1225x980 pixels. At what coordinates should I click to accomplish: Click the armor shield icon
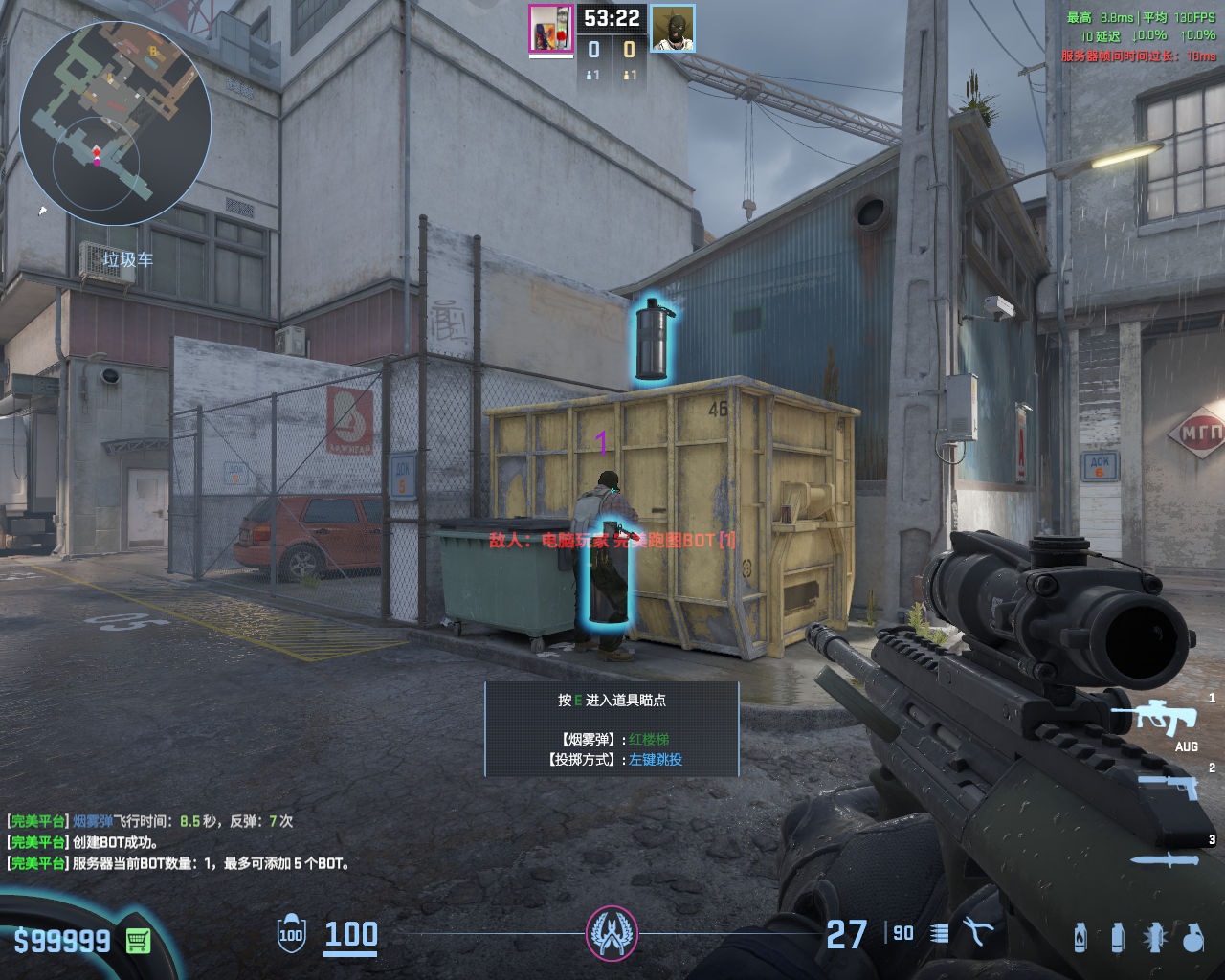pos(291,934)
